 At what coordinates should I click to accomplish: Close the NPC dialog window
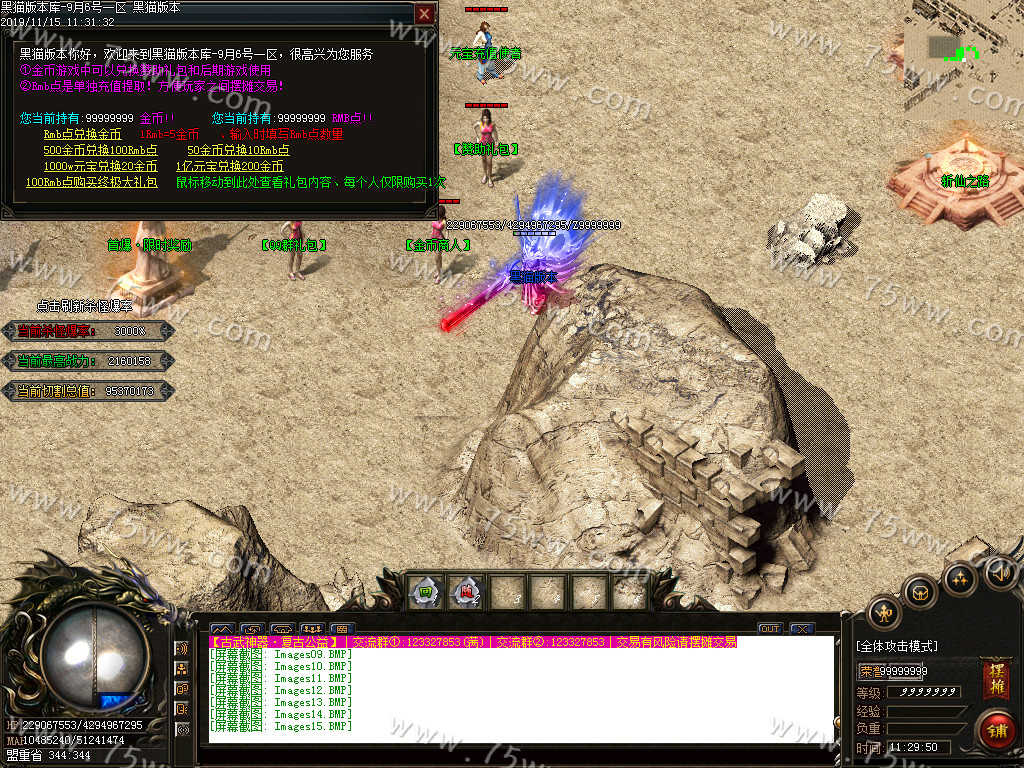(425, 14)
